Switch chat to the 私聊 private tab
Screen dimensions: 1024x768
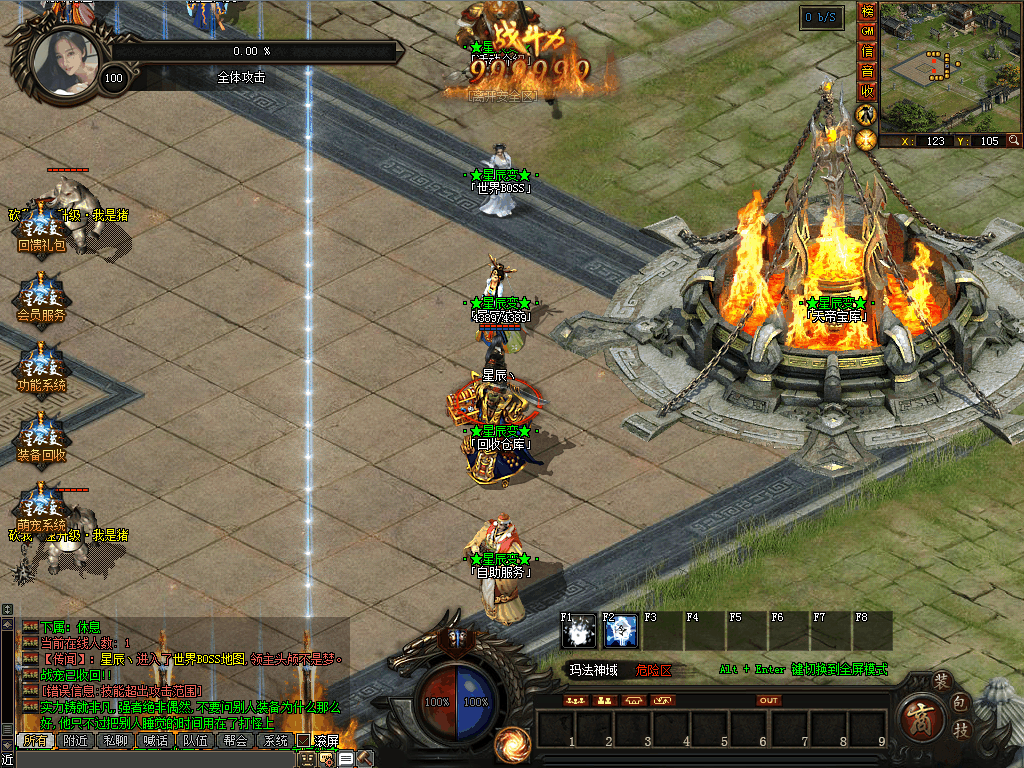tap(115, 741)
